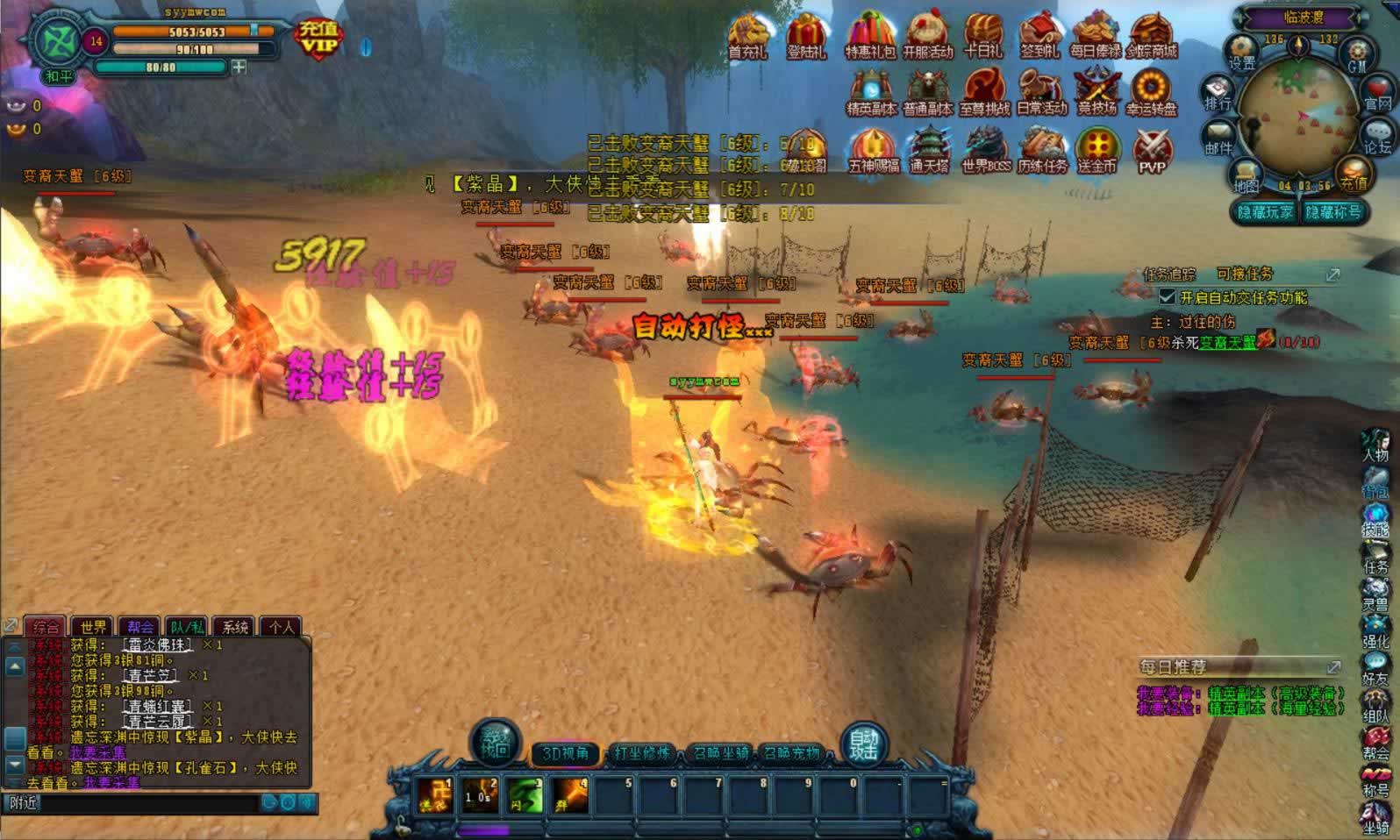Image resolution: width=1400 pixels, height=840 pixels.
Task: Open the PVP crossed swords icon
Action: tap(1152, 150)
